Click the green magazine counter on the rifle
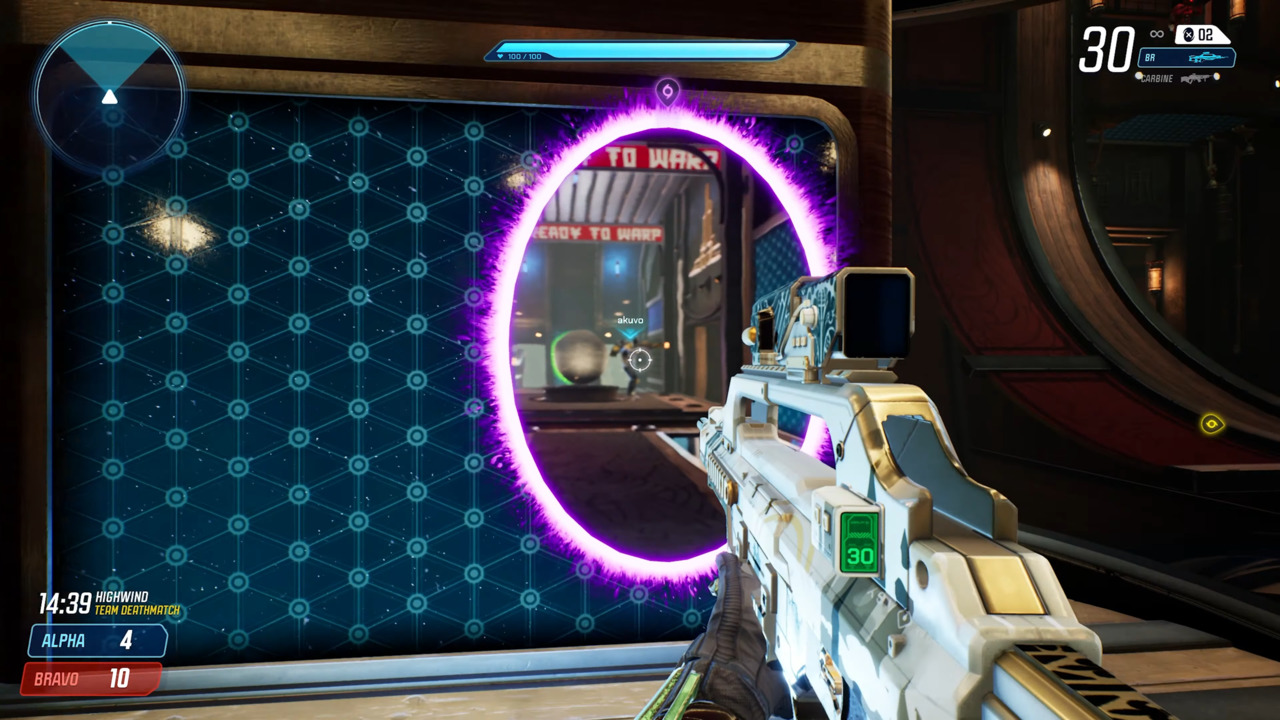 point(858,545)
